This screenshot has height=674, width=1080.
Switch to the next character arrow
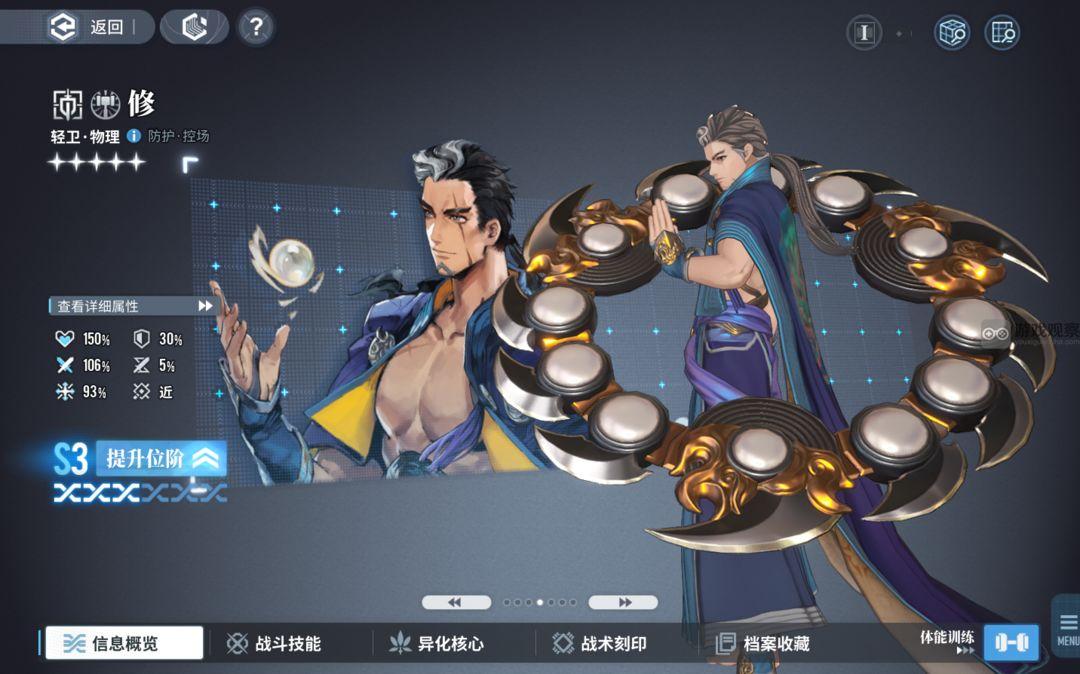coord(623,602)
